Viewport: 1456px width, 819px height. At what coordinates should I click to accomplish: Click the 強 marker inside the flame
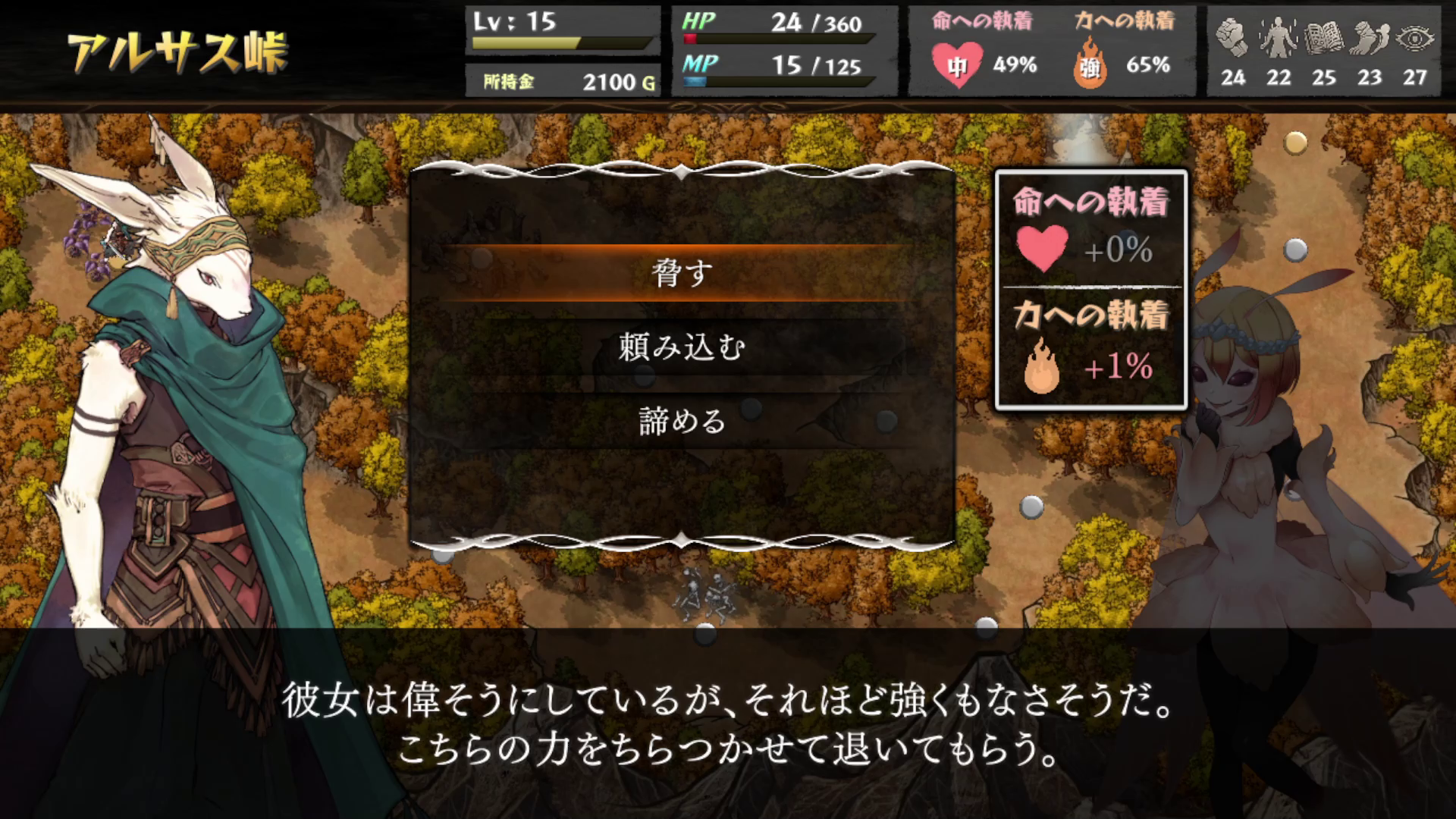coord(1090,67)
